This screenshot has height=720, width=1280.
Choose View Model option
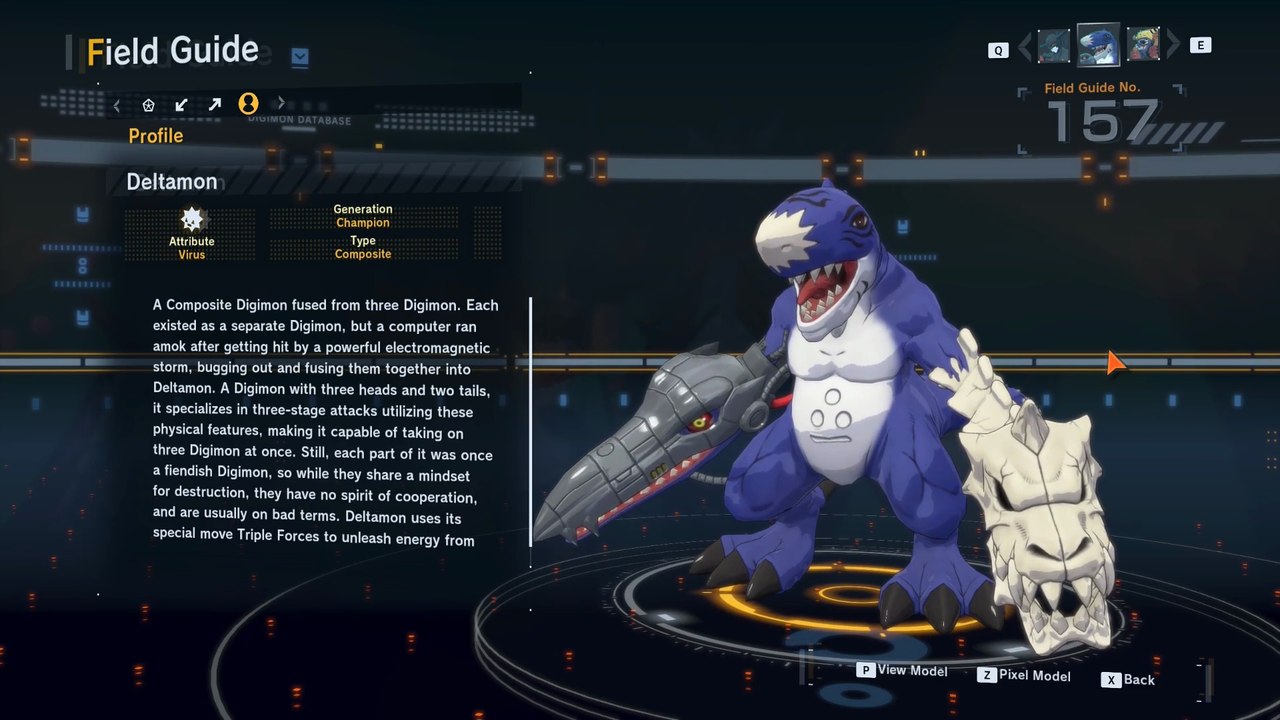pos(902,670)
